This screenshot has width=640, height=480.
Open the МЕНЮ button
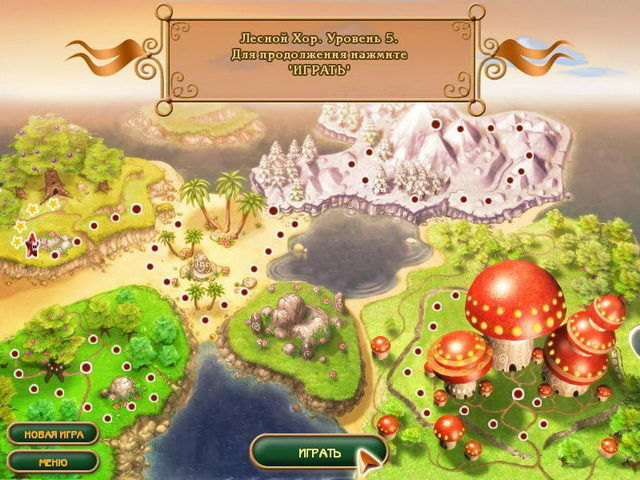tap(53, 462)
